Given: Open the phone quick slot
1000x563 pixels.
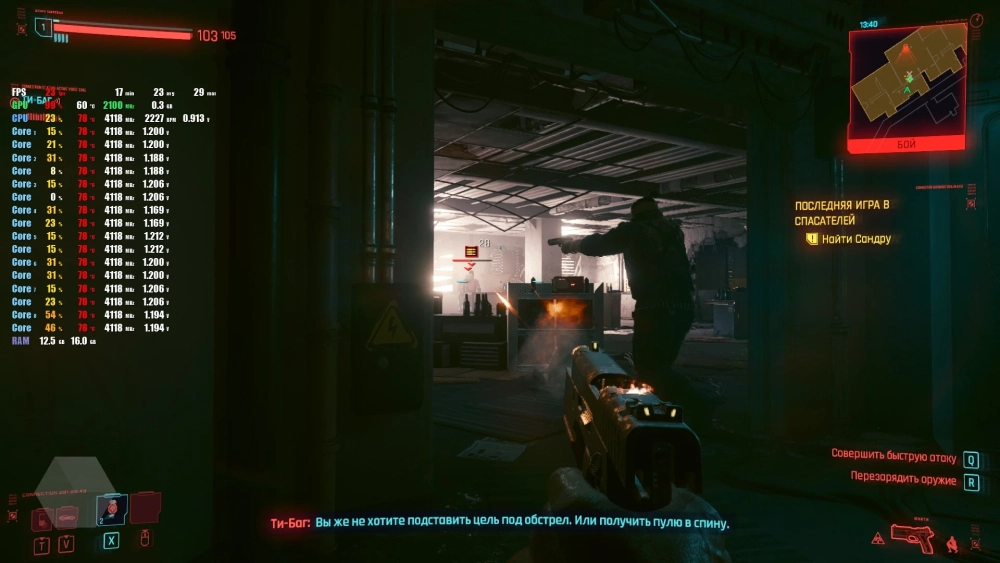Looking at the screenshot, I should [x=41, y=519].
